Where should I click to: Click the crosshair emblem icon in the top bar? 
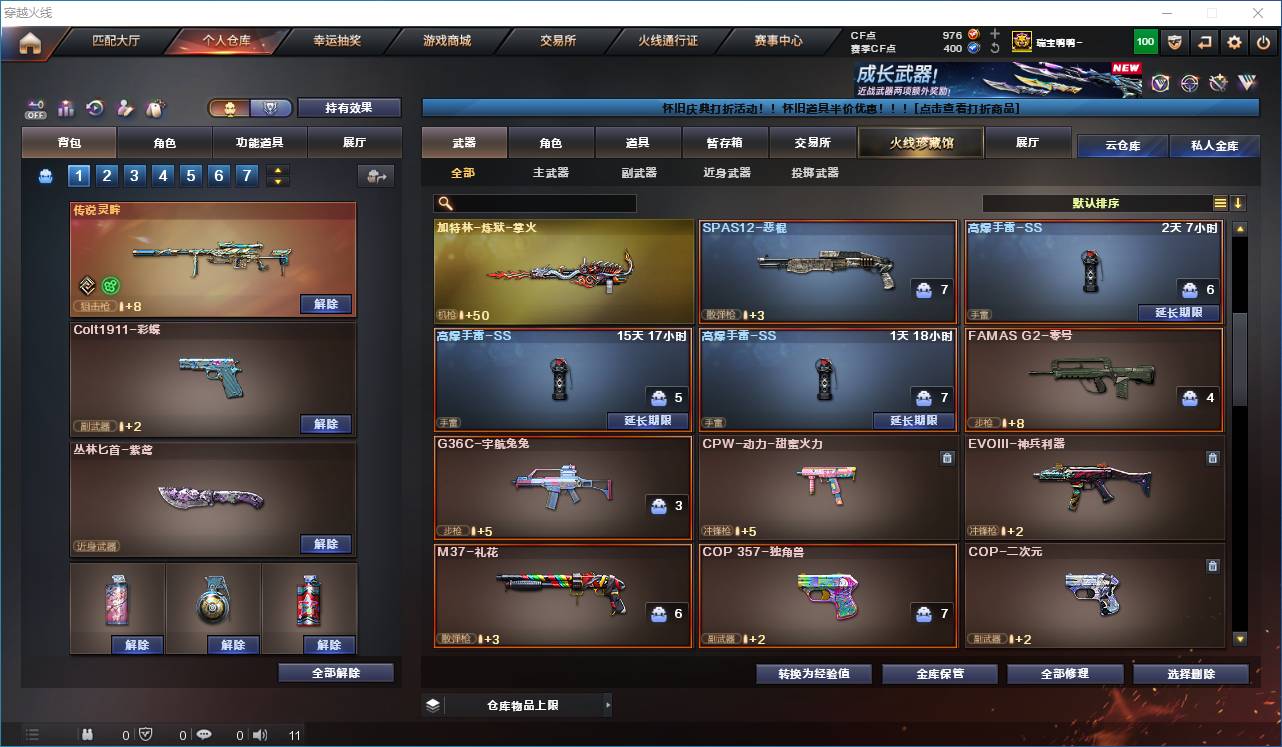[1189, 82]
